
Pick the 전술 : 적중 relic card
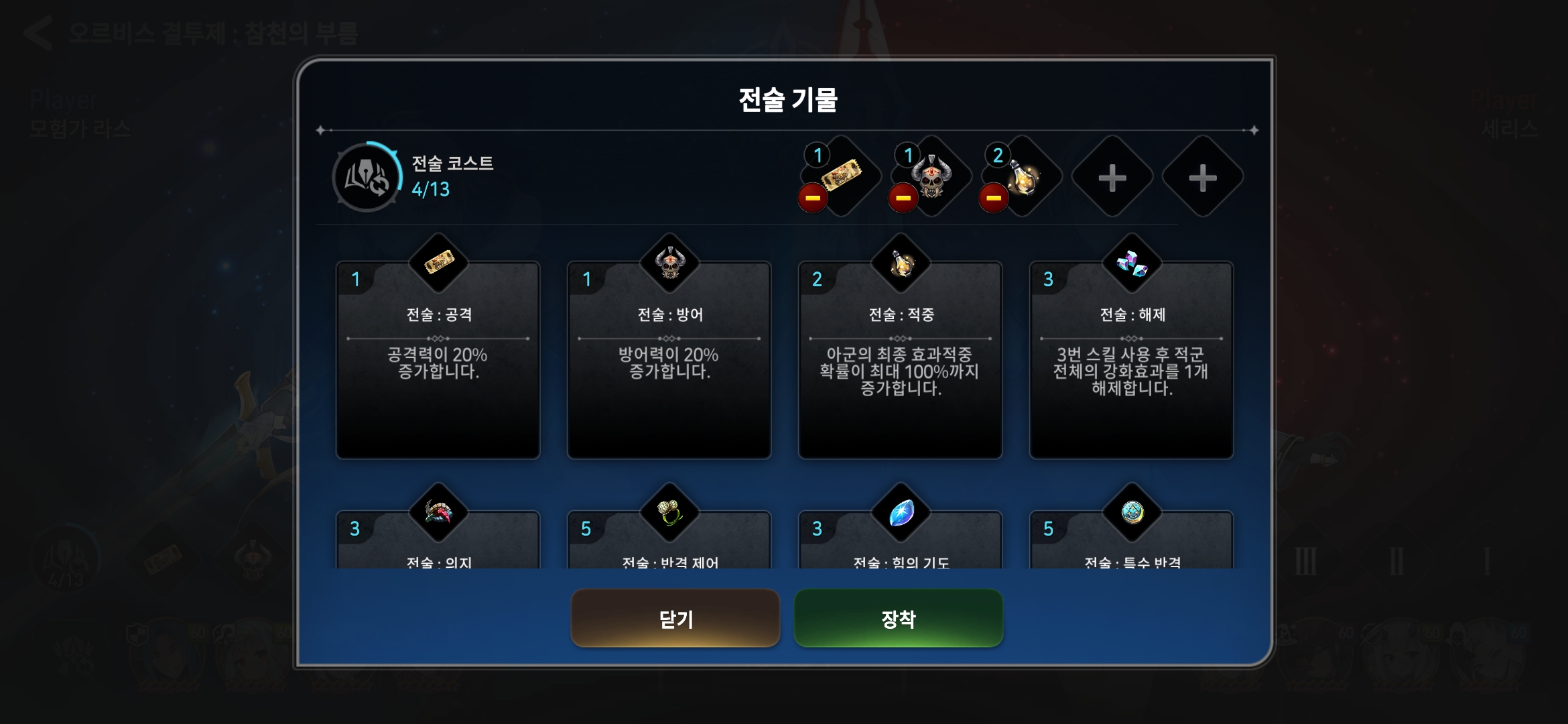click(900, 360)
